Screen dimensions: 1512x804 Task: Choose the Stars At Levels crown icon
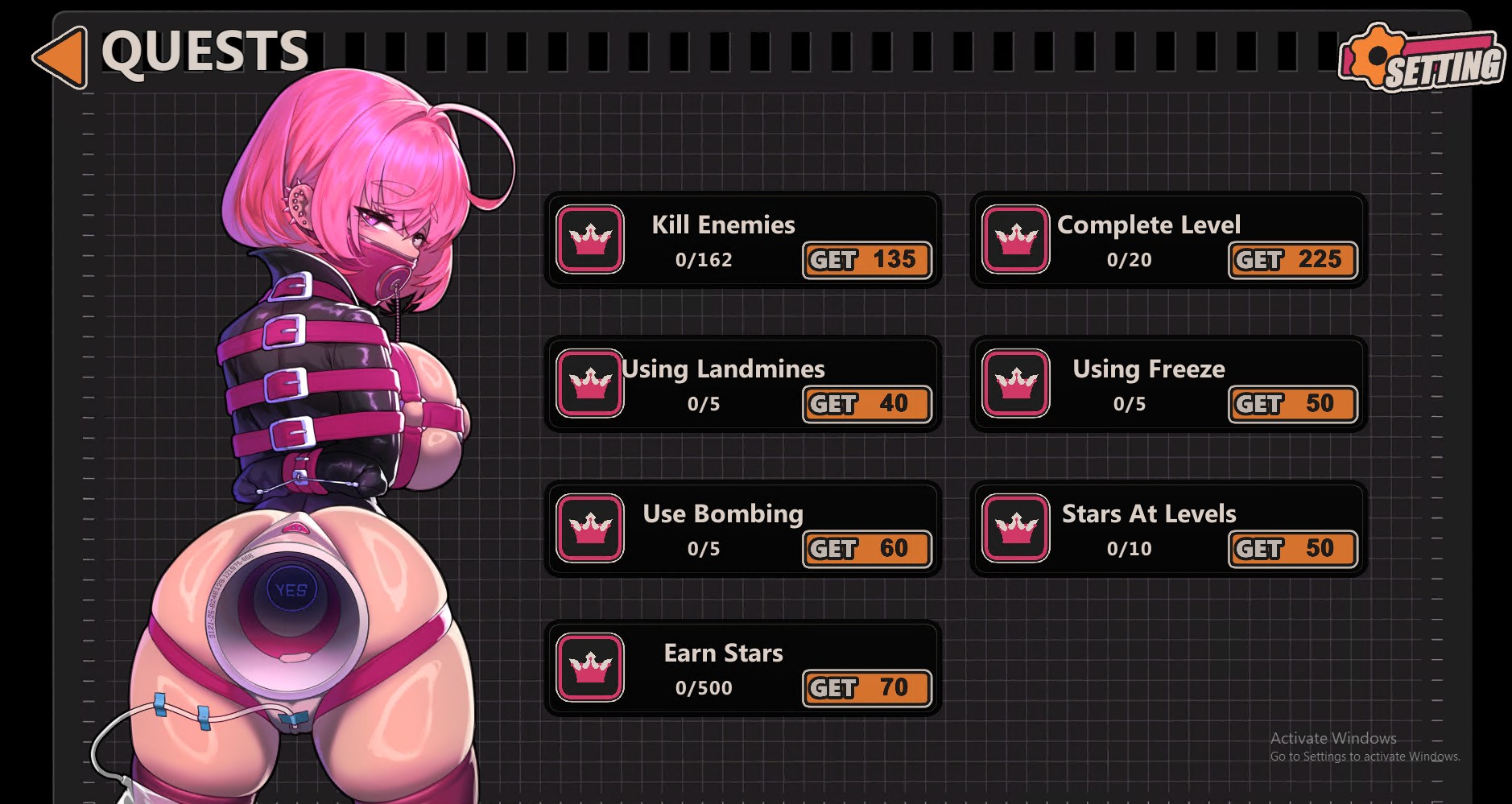click(1015, 528)
